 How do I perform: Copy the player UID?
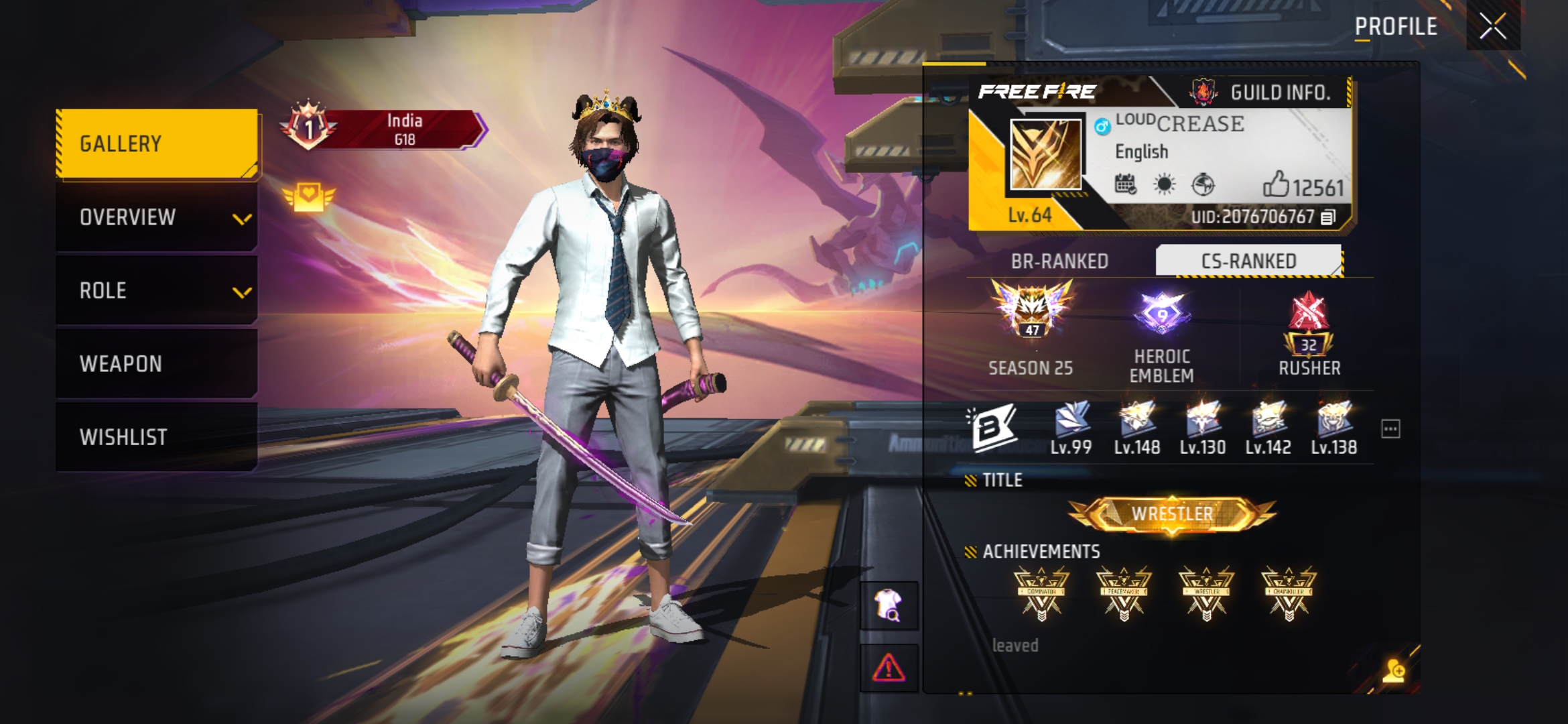(x=1328, y=217)
